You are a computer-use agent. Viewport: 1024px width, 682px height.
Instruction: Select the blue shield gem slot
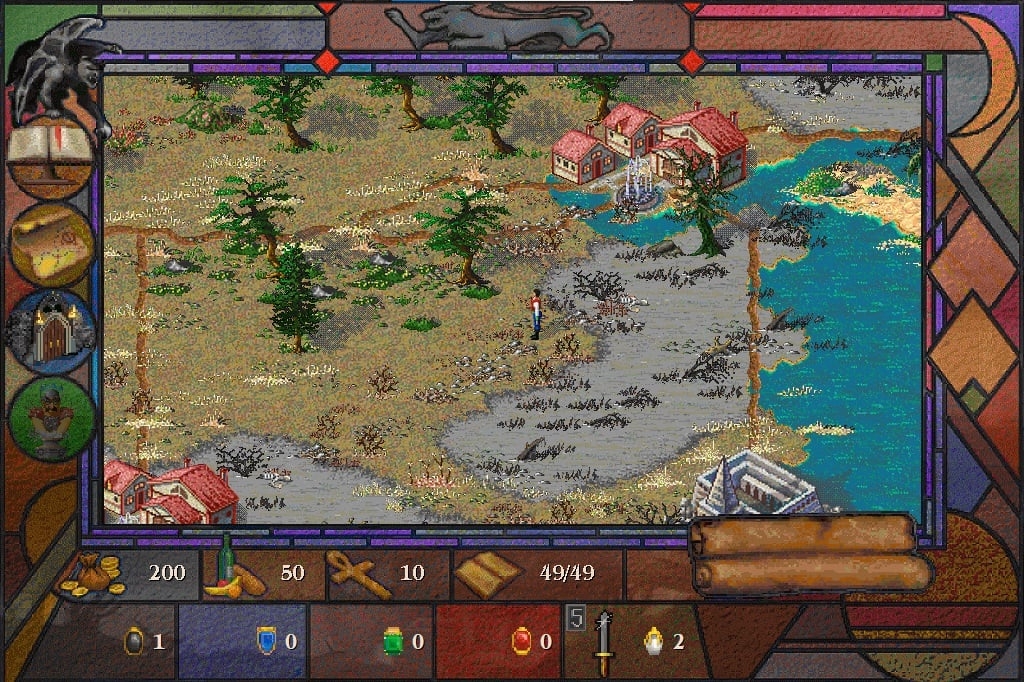pyautogui.click(x=266, y=640)
